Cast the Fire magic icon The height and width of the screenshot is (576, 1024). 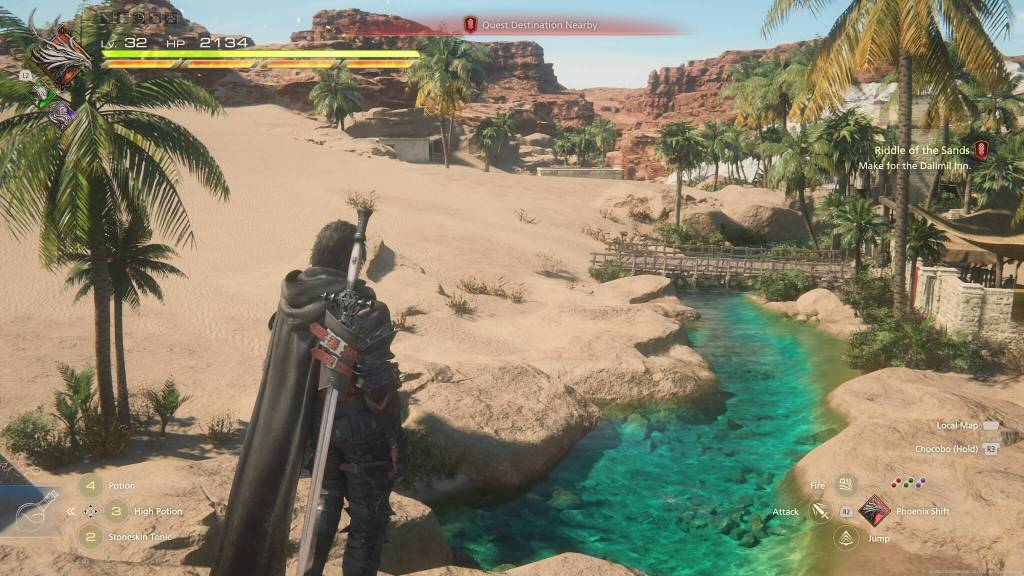(x=846, y=486)
